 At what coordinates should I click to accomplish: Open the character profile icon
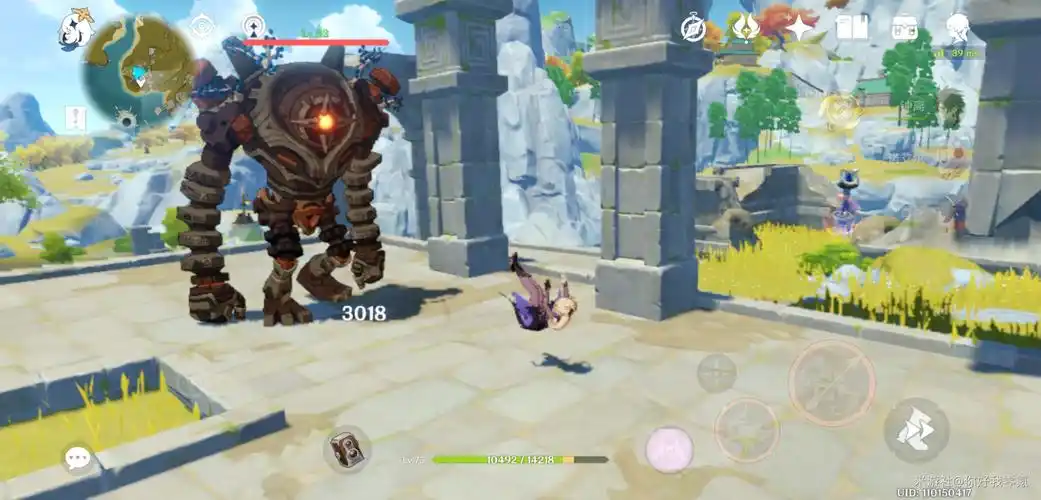tap(959, 28)
